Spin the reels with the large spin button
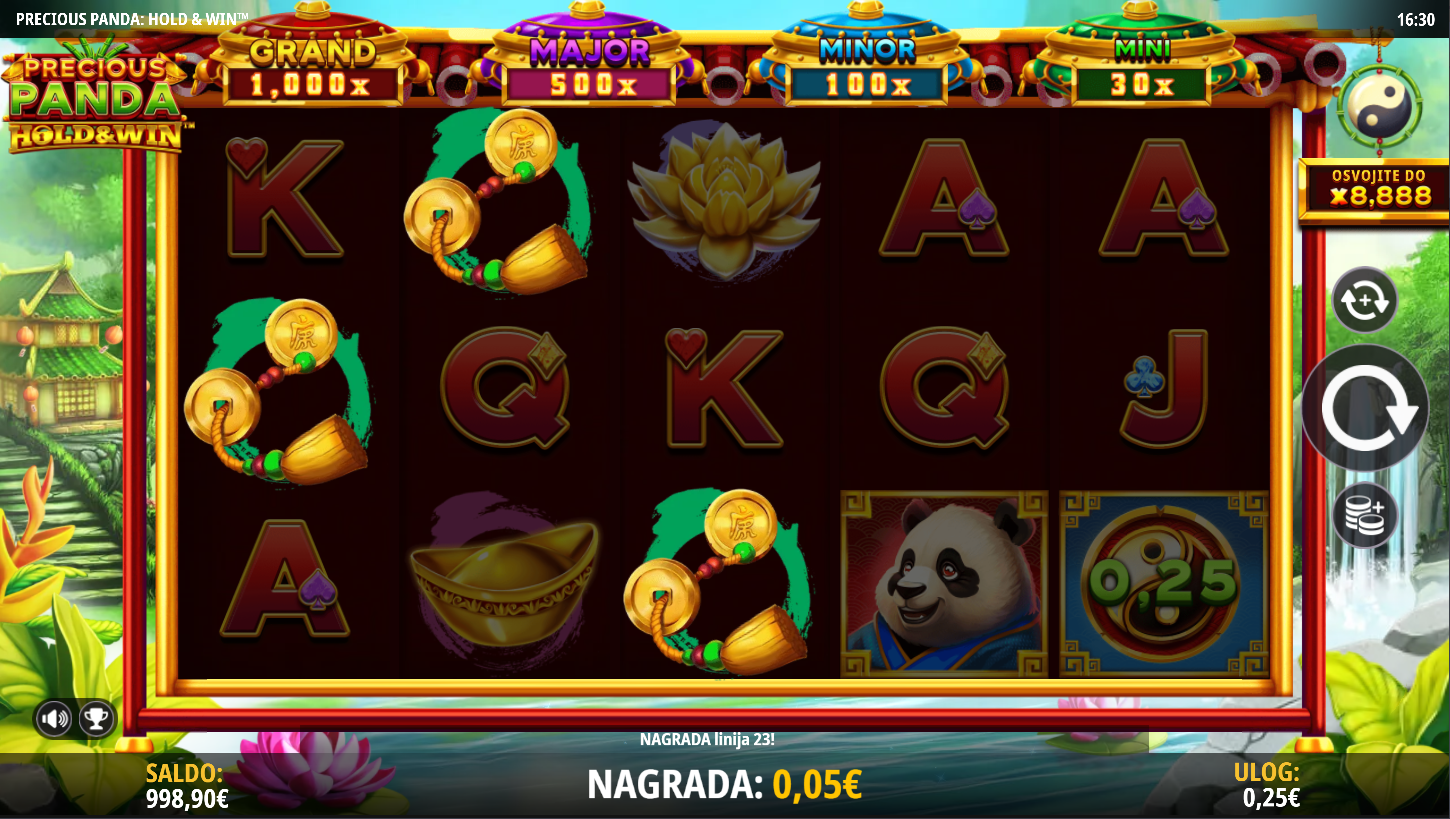 [x=1365, y=408]
